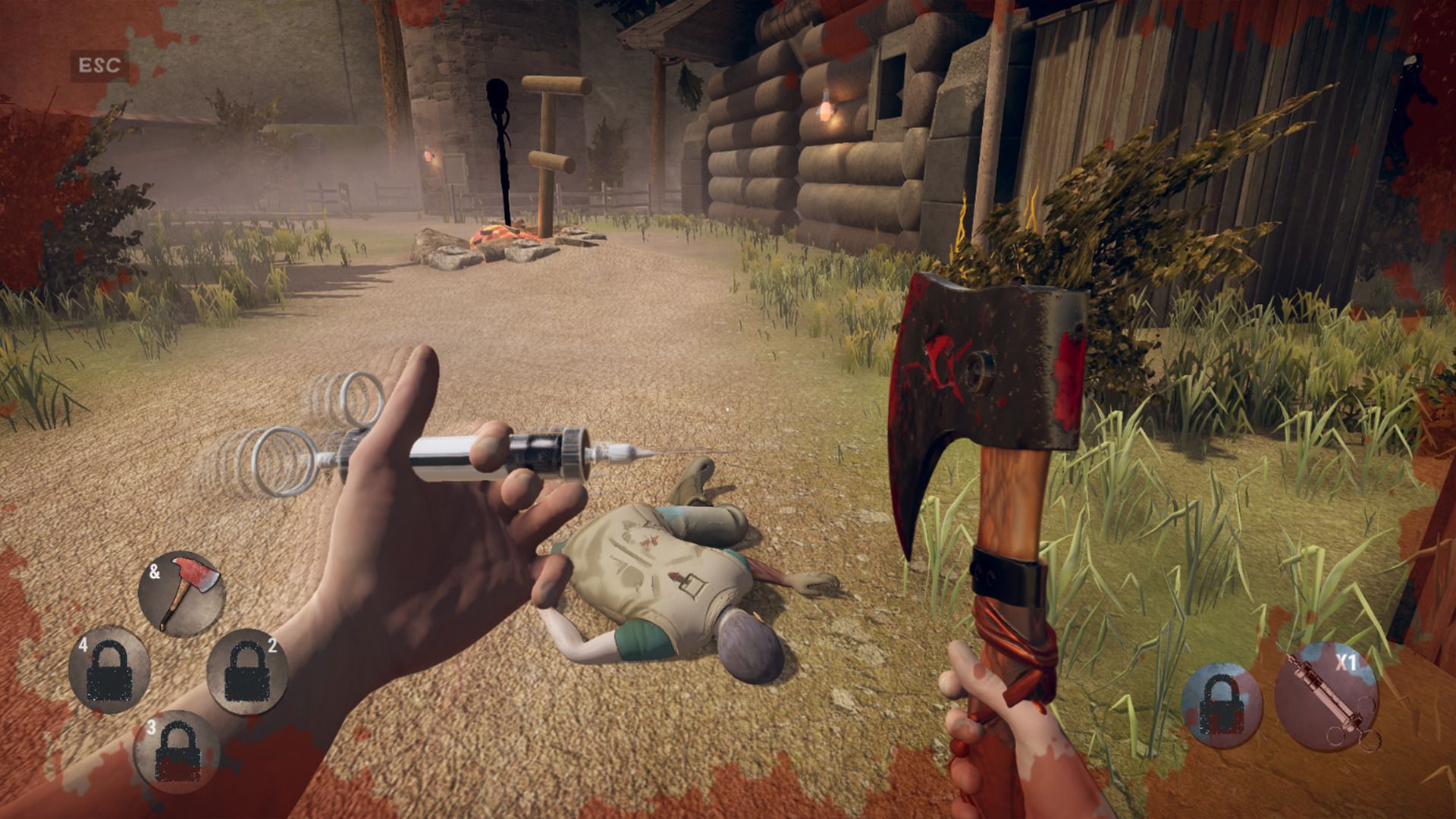
Task: Select the locked slot numbered 3
Action: coord(177,752)
